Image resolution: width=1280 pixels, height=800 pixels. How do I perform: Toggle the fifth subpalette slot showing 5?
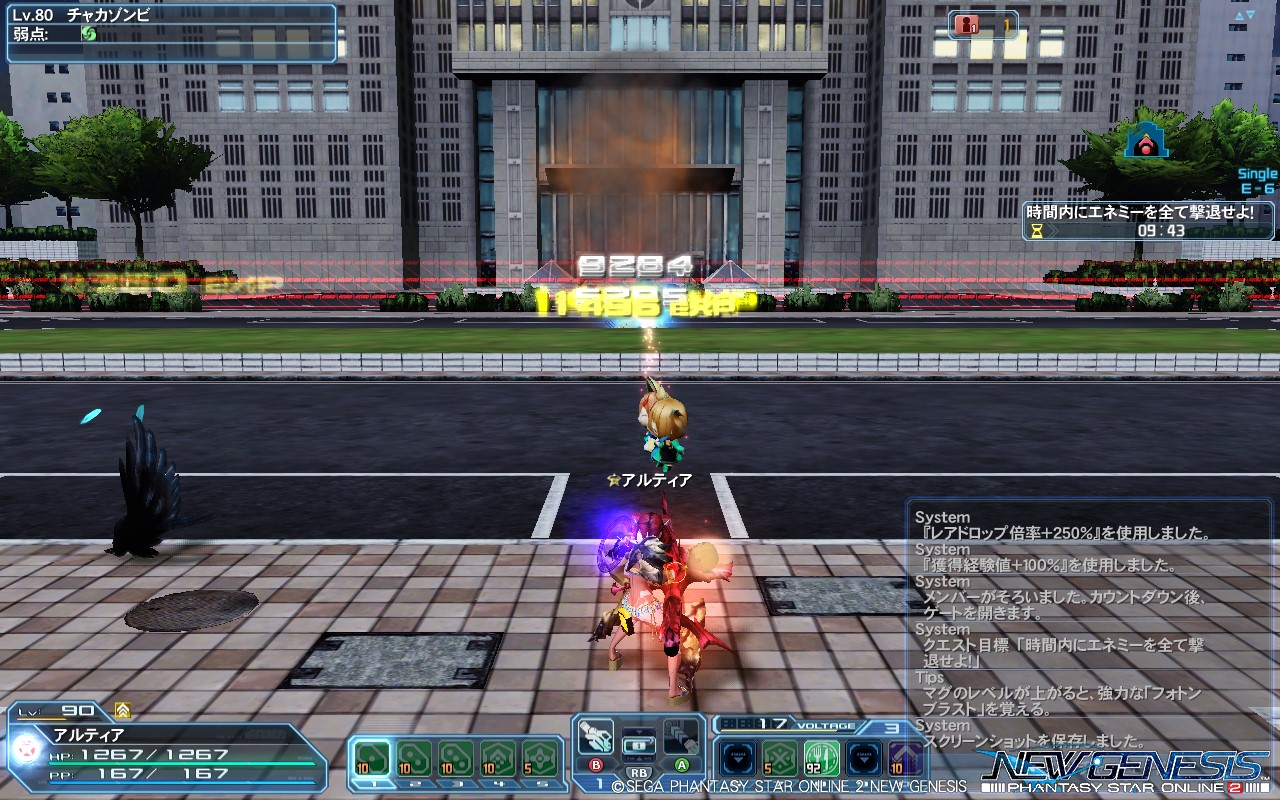point(537,759)
